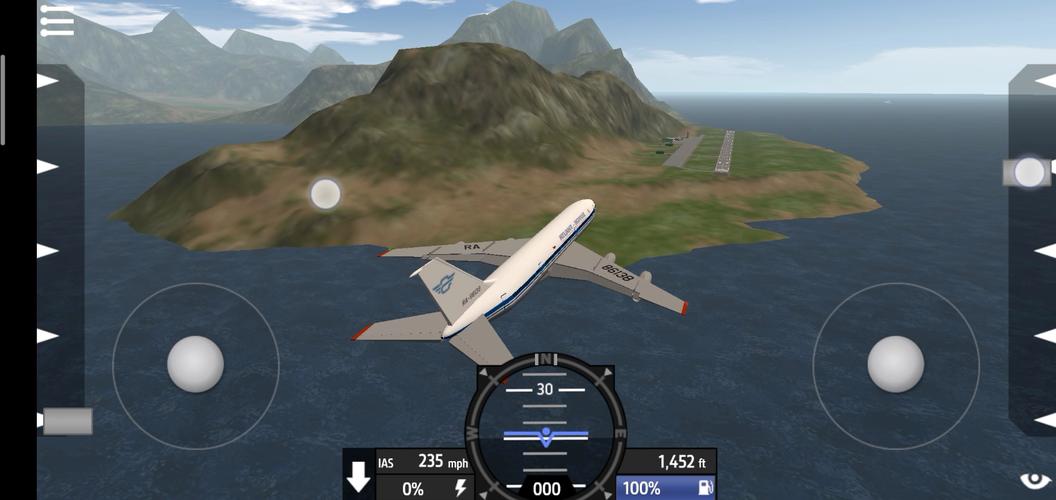Click the right-side slider's round handle
Screen dimensions: 1056x500
1028,172
